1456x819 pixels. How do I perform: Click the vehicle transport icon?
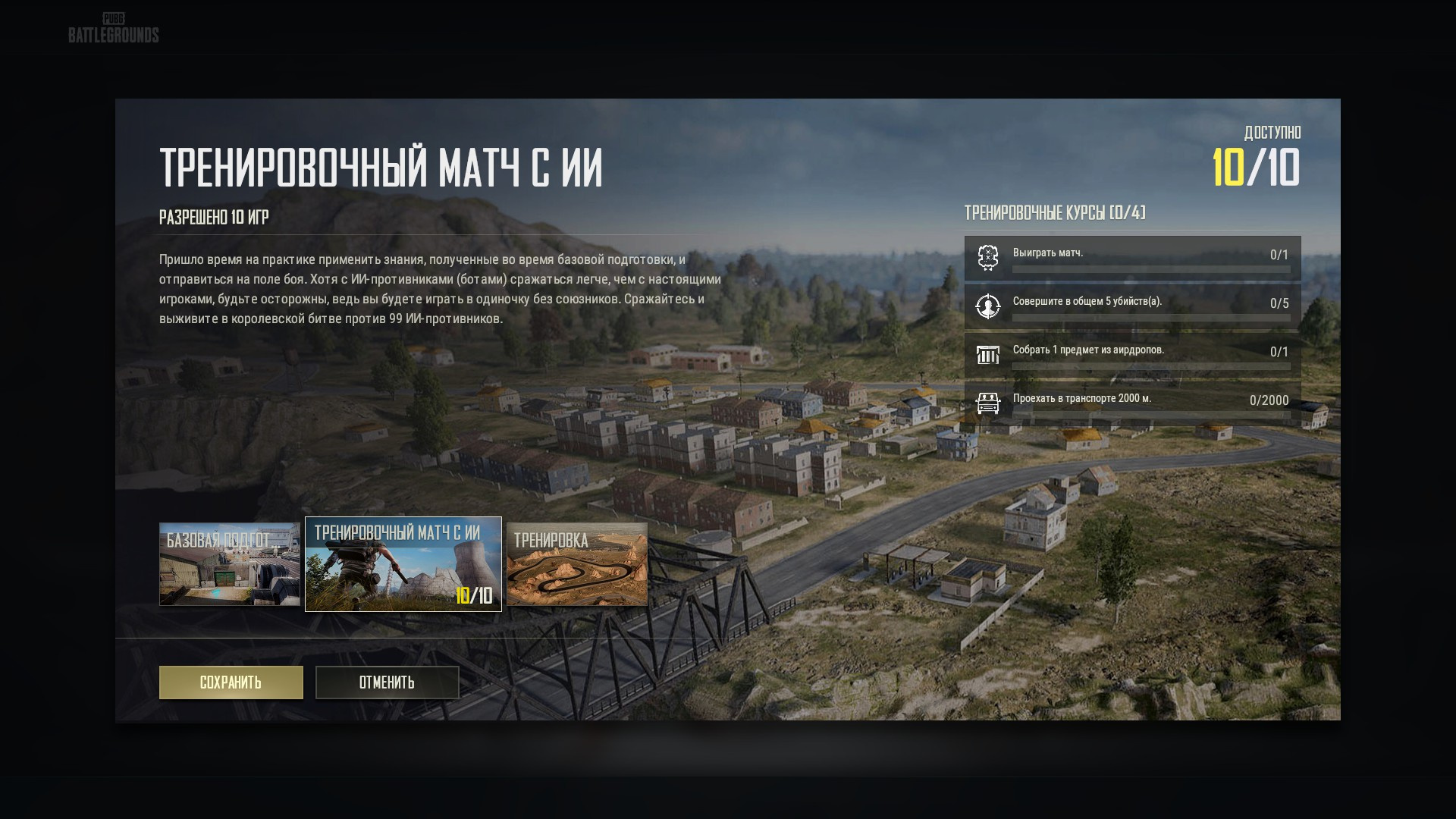pos(987,402)
